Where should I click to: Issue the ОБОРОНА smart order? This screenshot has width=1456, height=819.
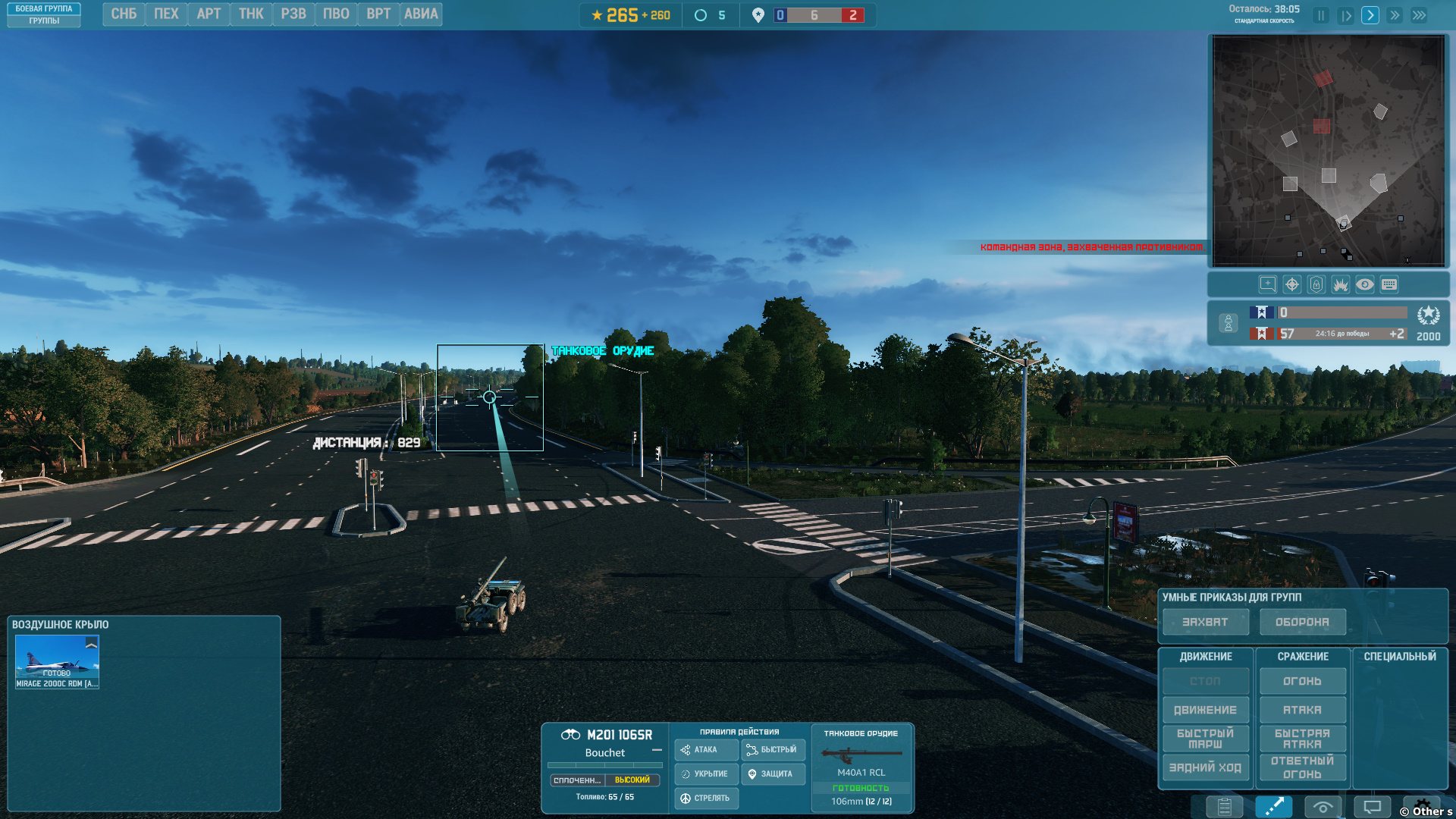coord(1302,623)
